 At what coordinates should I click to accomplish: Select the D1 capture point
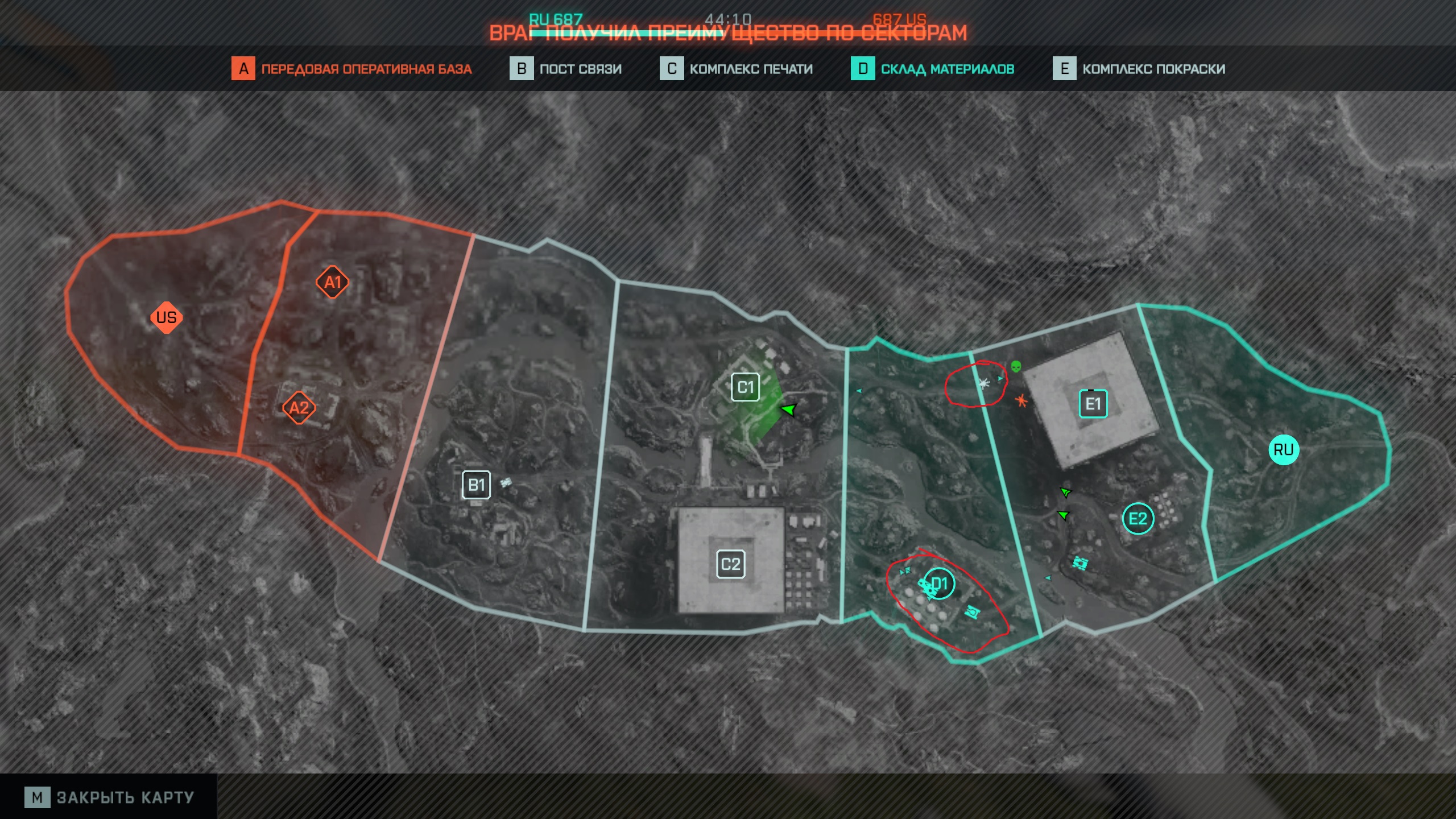click(x=940, y=584)
